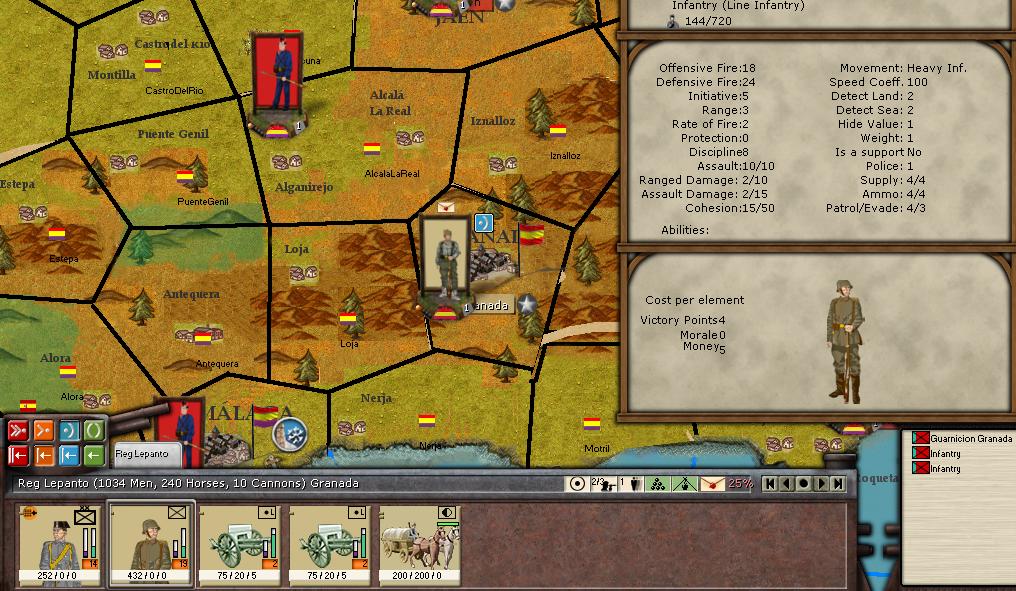This screenshot has width=1016, height=591.
Task: Select the red assault posture button
Action: [18, 431]
